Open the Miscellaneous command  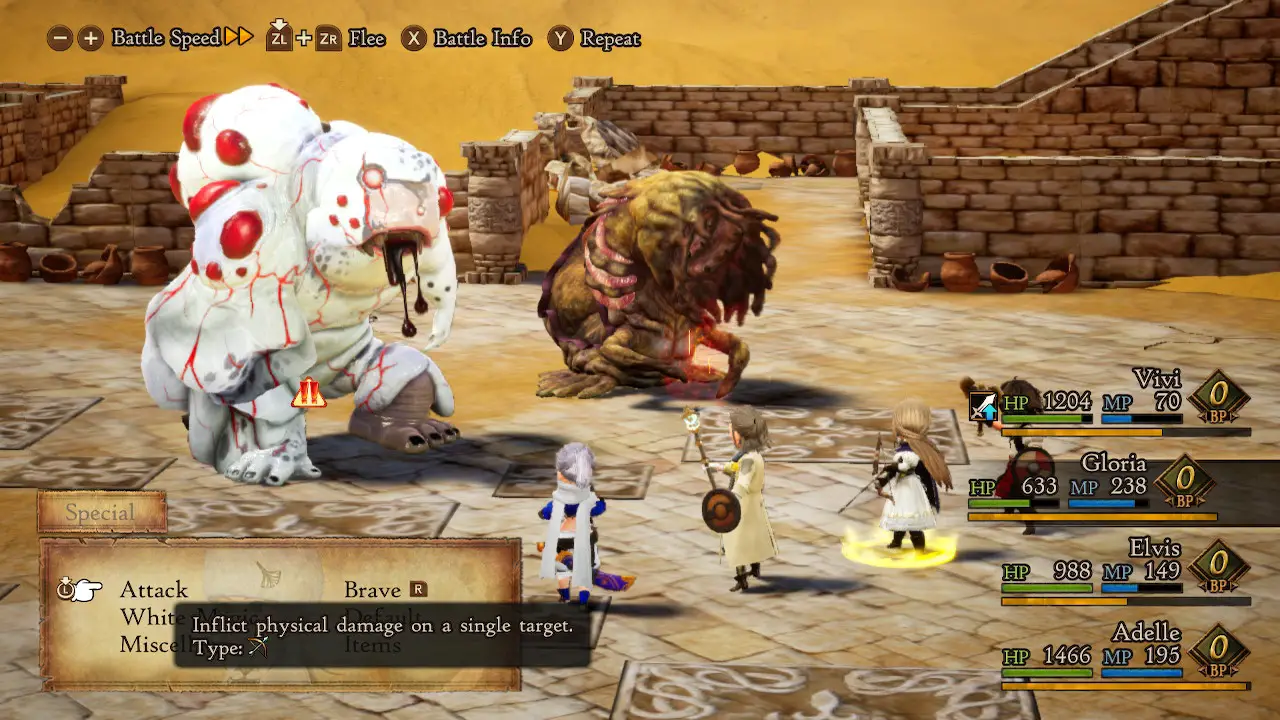(145, 645)
